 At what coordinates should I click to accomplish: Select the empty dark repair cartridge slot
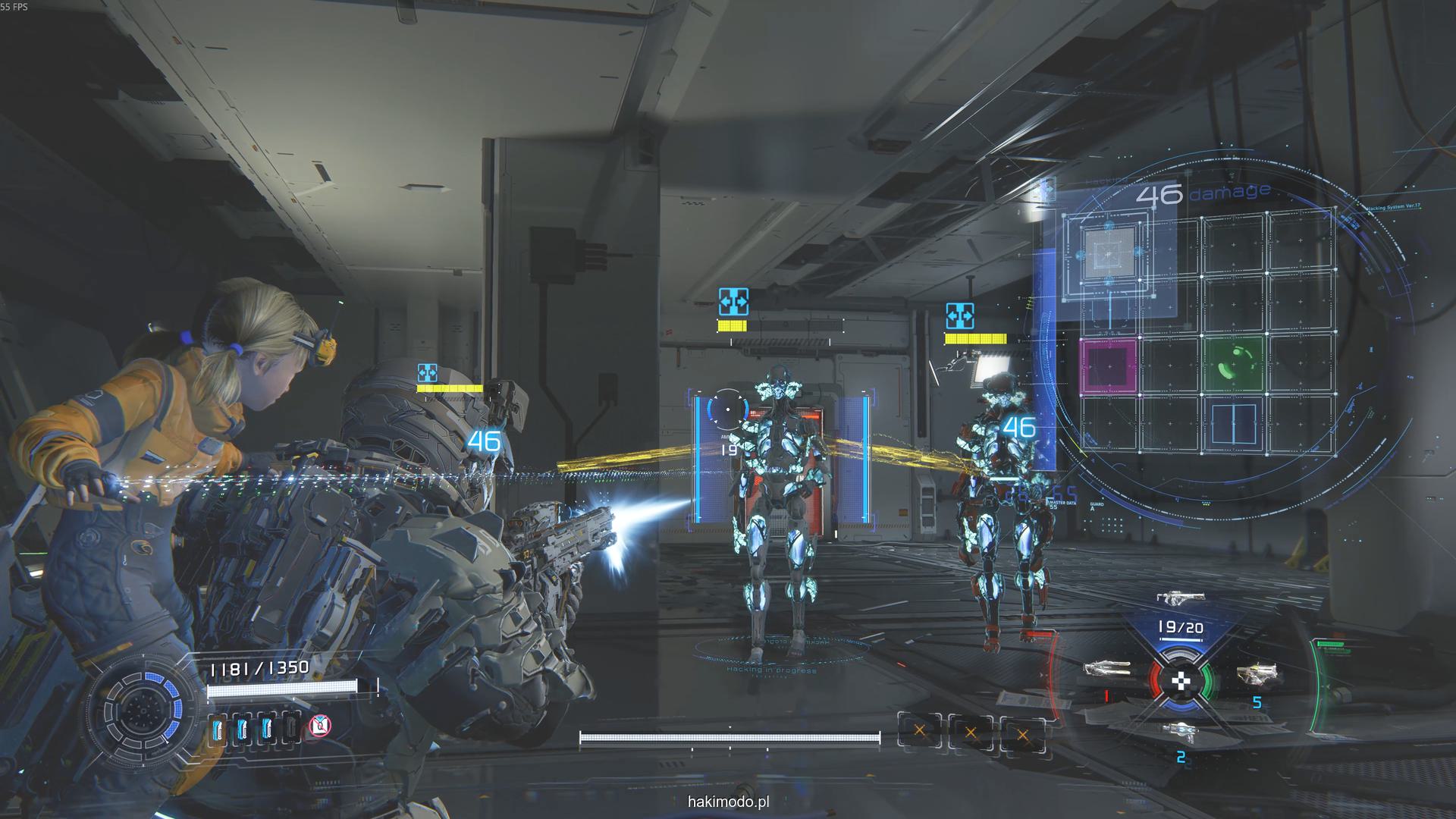(291, 726)
